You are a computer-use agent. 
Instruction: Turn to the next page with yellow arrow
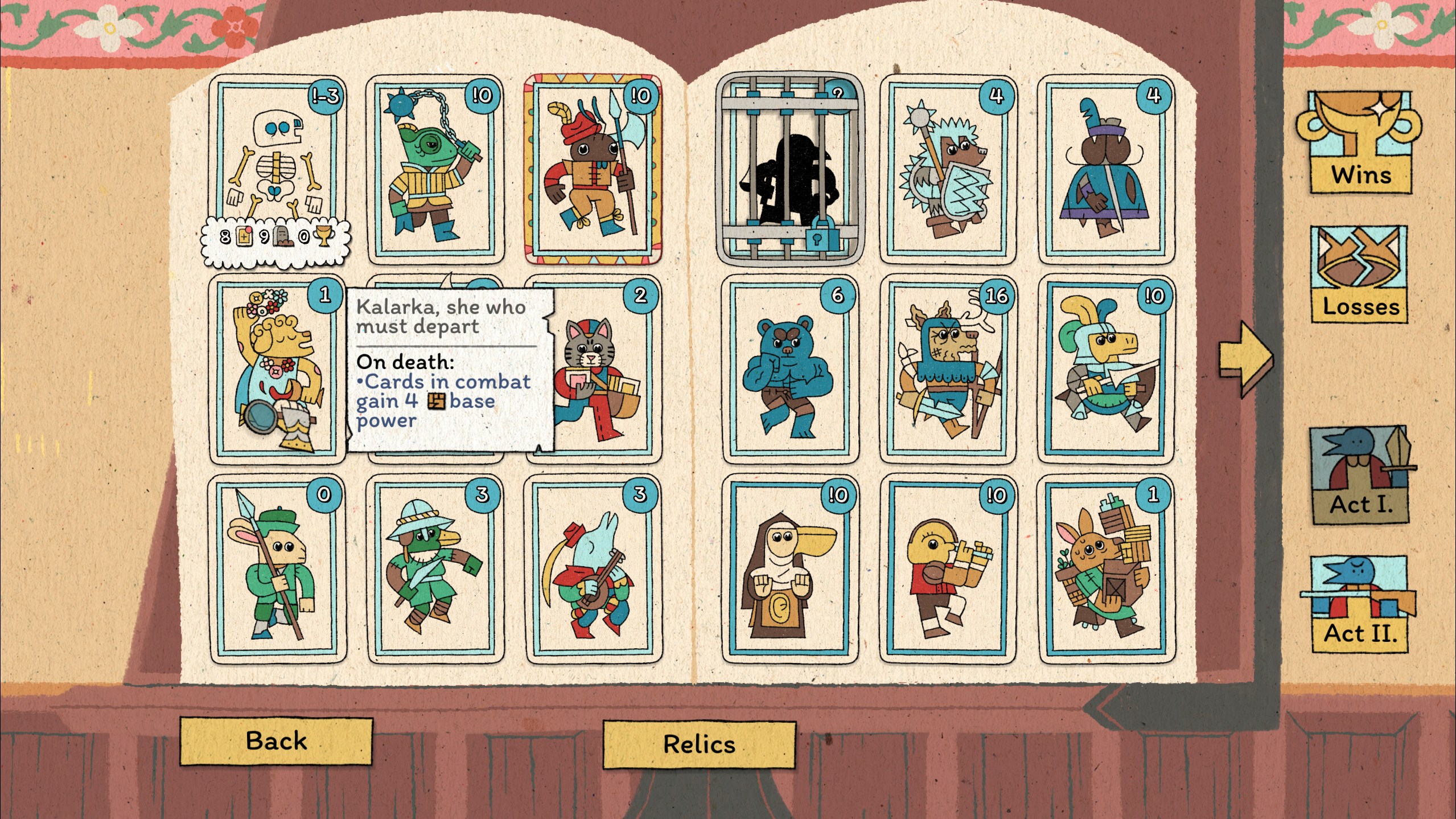click(x=1244, y=358)
